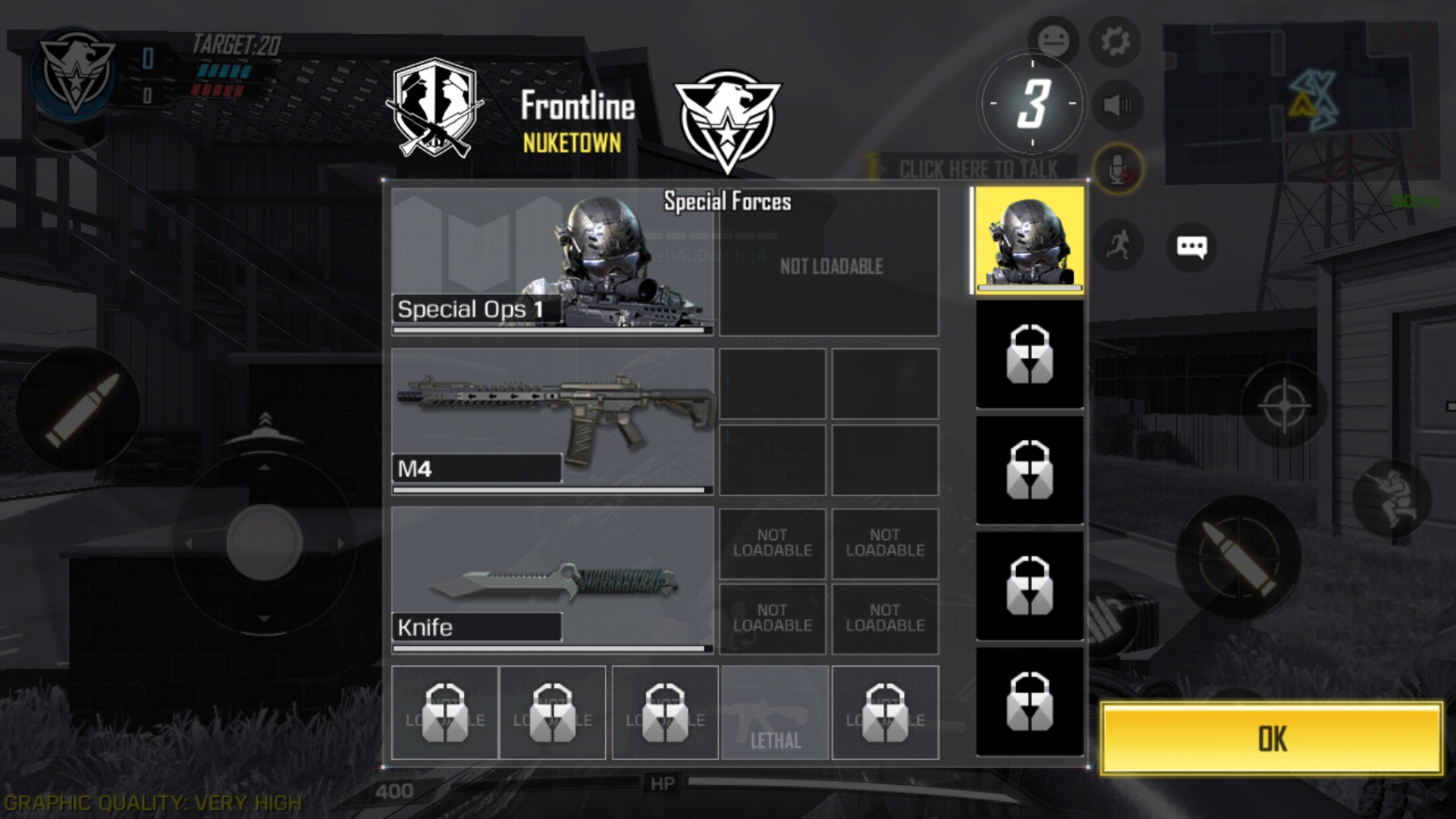The height and width of the screenshot is (819, 1456).
Task: Select the Knife secondary weapon slot
Action: click(x=552, y=579)
